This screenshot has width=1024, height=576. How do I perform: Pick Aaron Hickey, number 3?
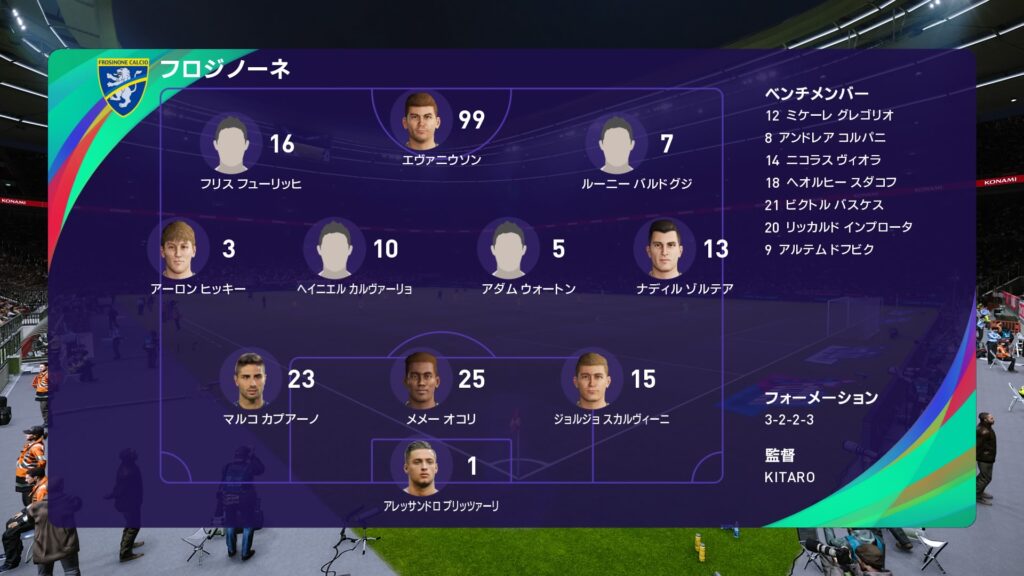point(178,250)
